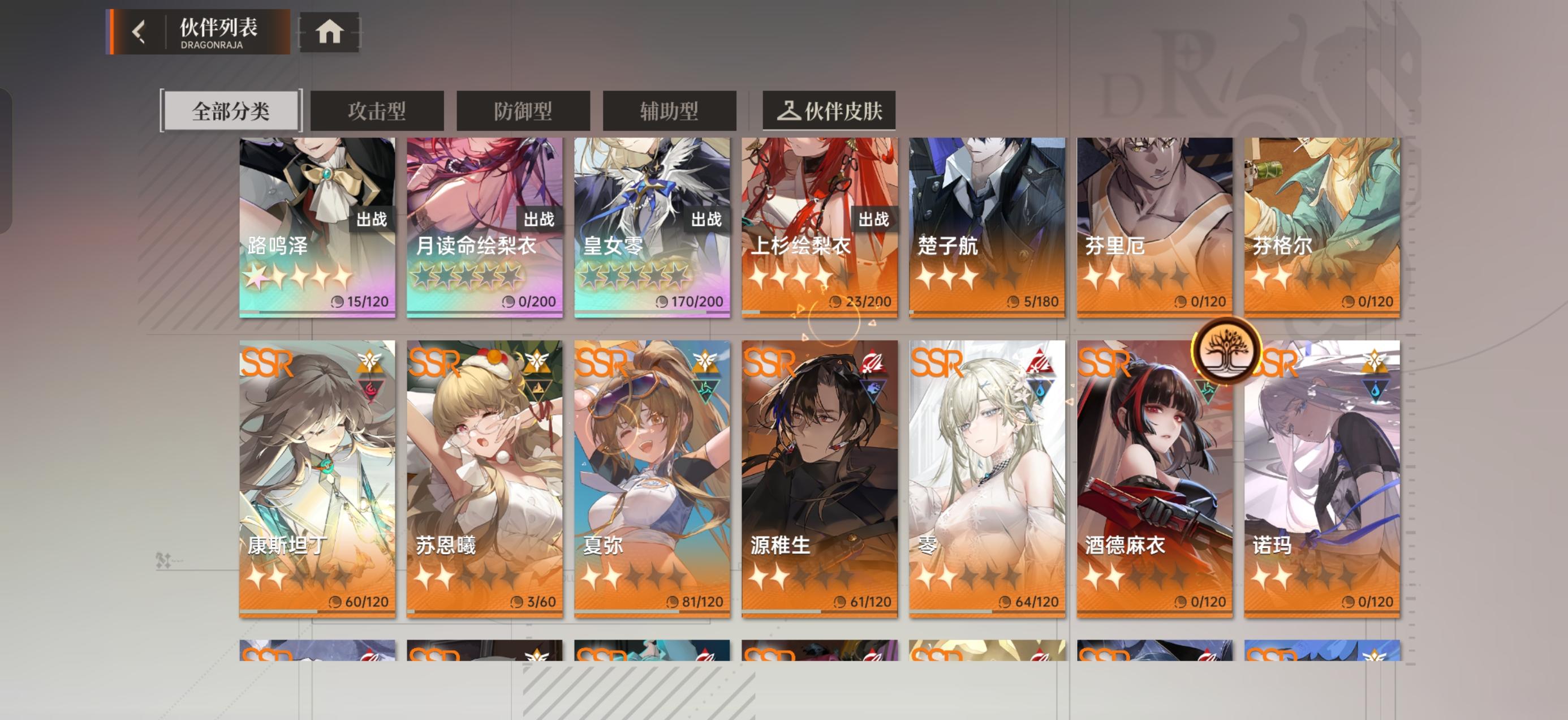Image resolution: width=1568 pixels, height=720 pixels.
Task: Click the back arrow beside 伙伴列表
Action: coord(139,32)
